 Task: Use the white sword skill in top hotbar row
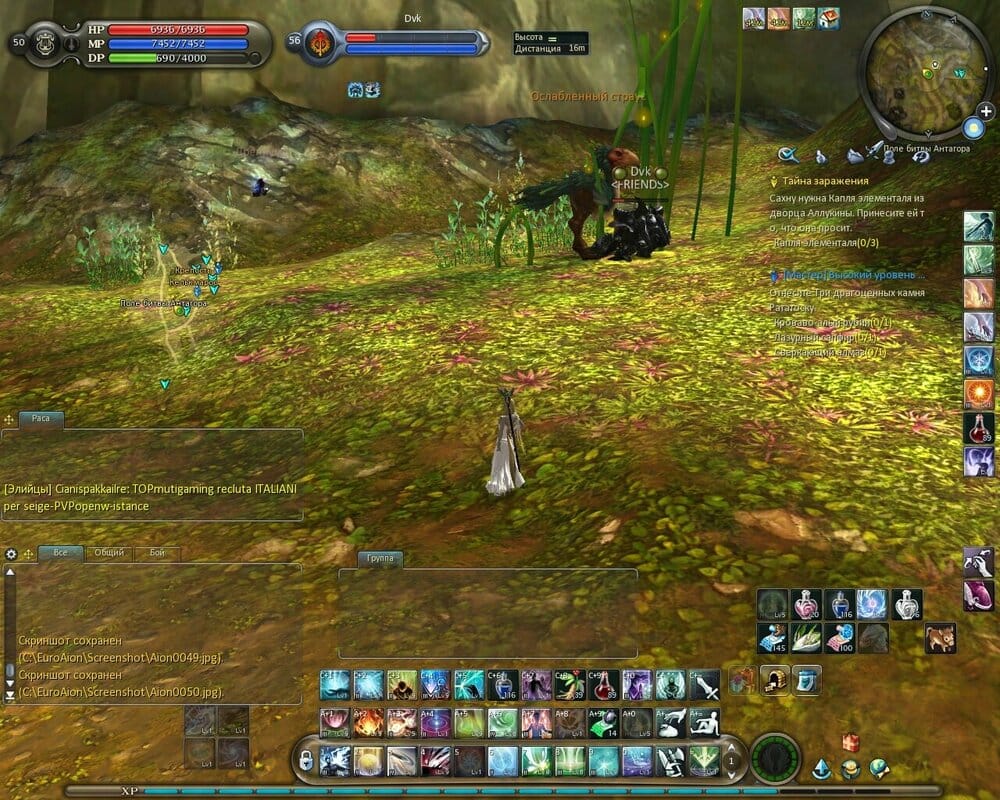pos(704,686)
